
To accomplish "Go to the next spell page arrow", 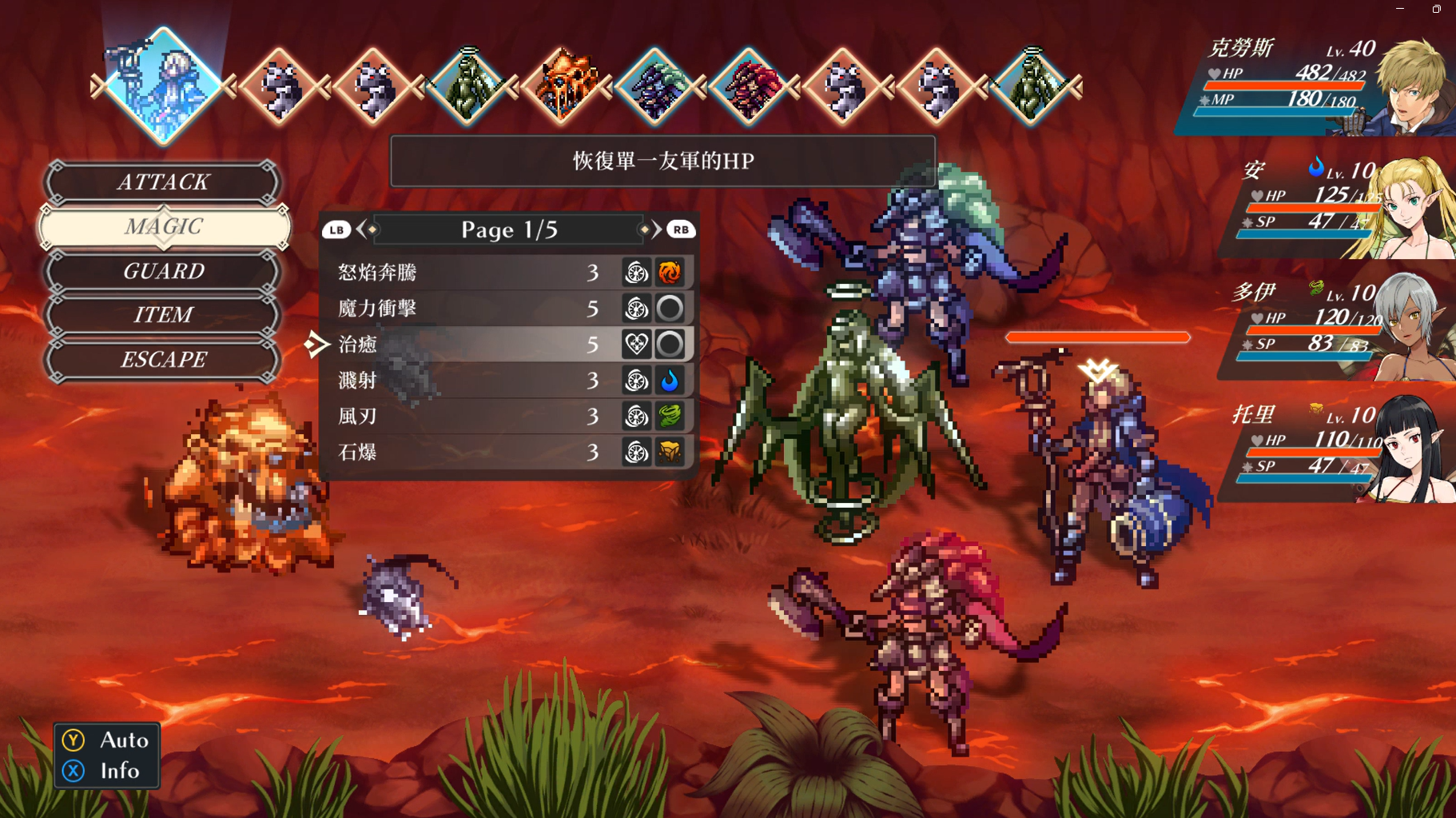I will [x=657, y=230].
